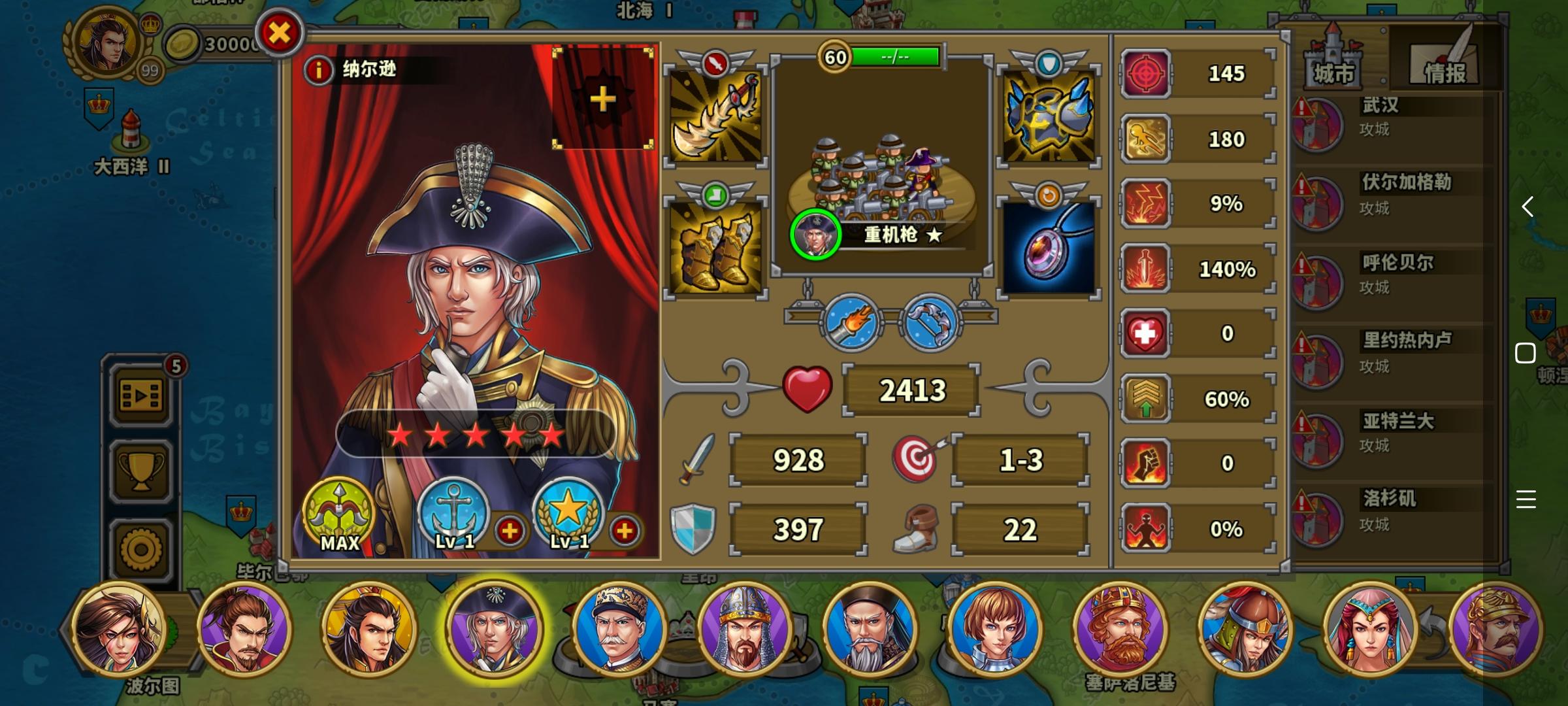Select the leftmost female general at bottom
This screenshot has height=706, width=1568.
(121, 631)
